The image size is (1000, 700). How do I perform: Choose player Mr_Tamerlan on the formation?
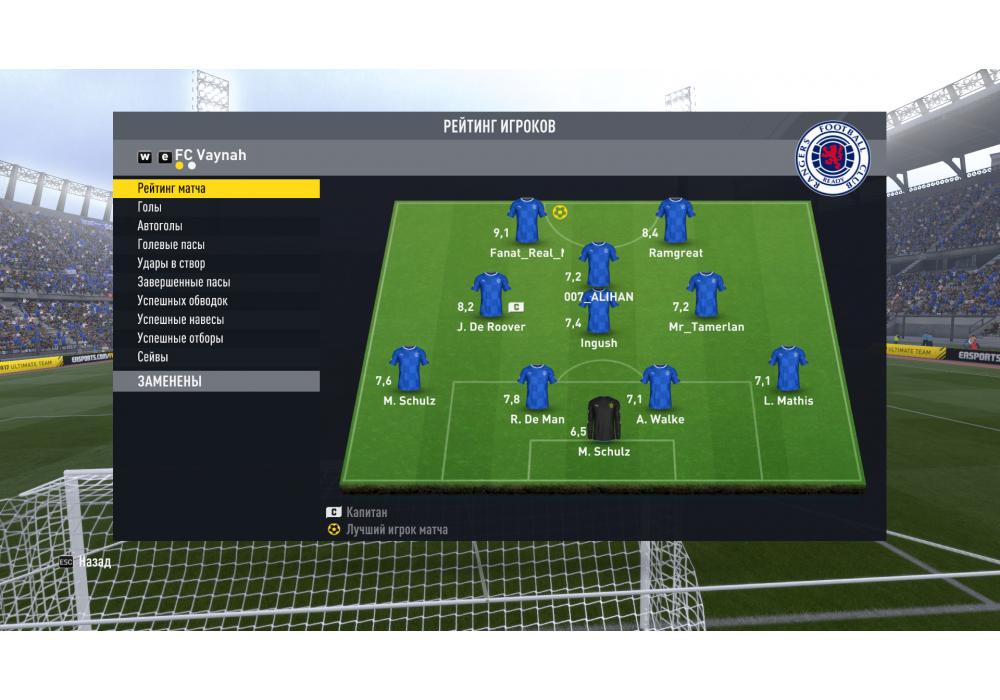[706, 295]
